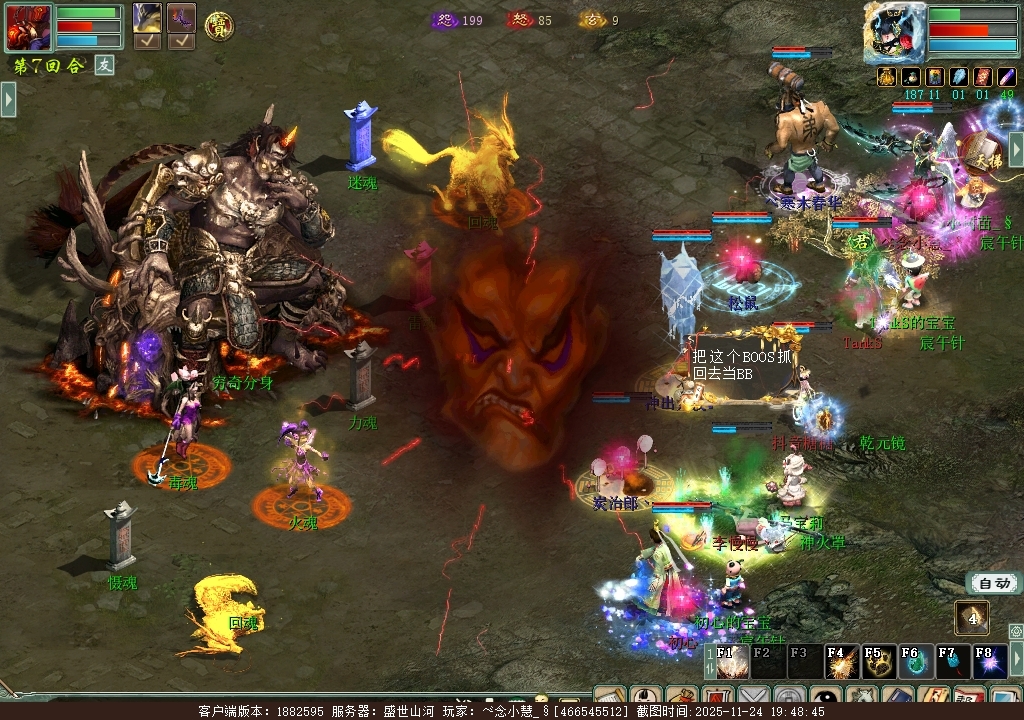The image size is (1024, 720).
Task: Toggle the checkmark under the purple creature portrait
Action: click(x=181, y=41)
